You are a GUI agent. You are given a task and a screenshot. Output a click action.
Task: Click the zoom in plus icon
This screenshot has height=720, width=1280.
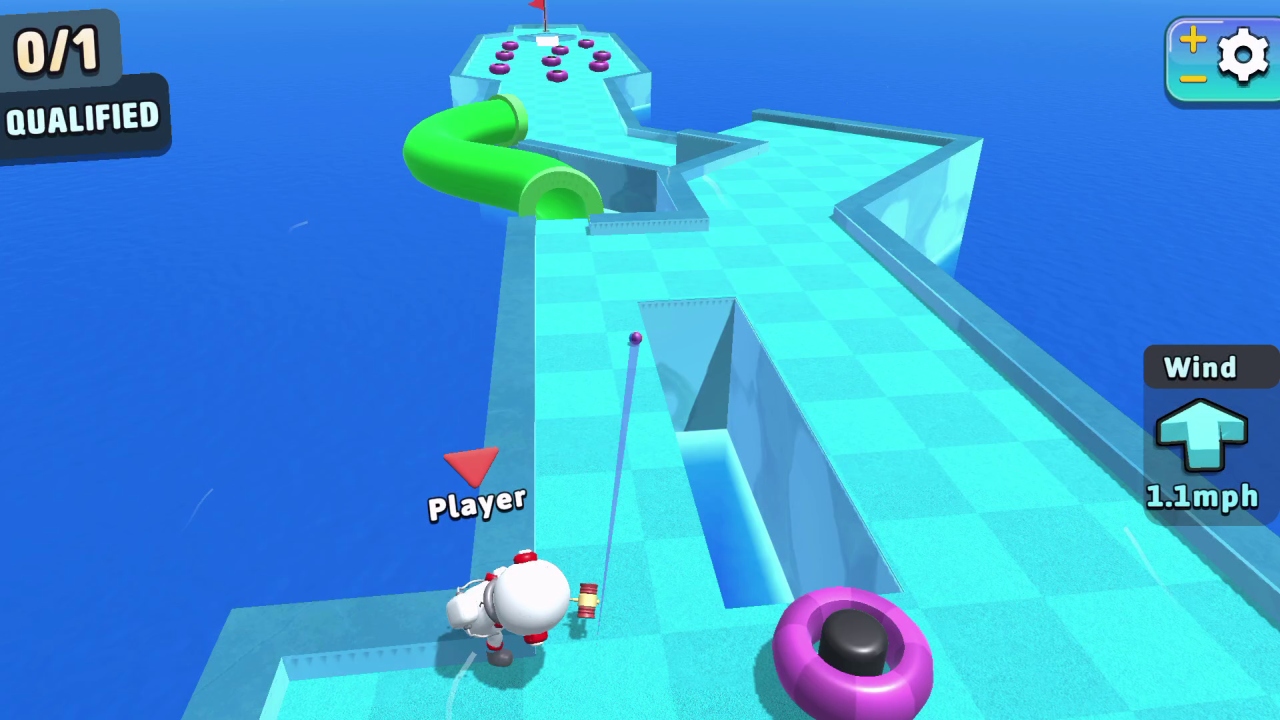[x=1192, y=40]
